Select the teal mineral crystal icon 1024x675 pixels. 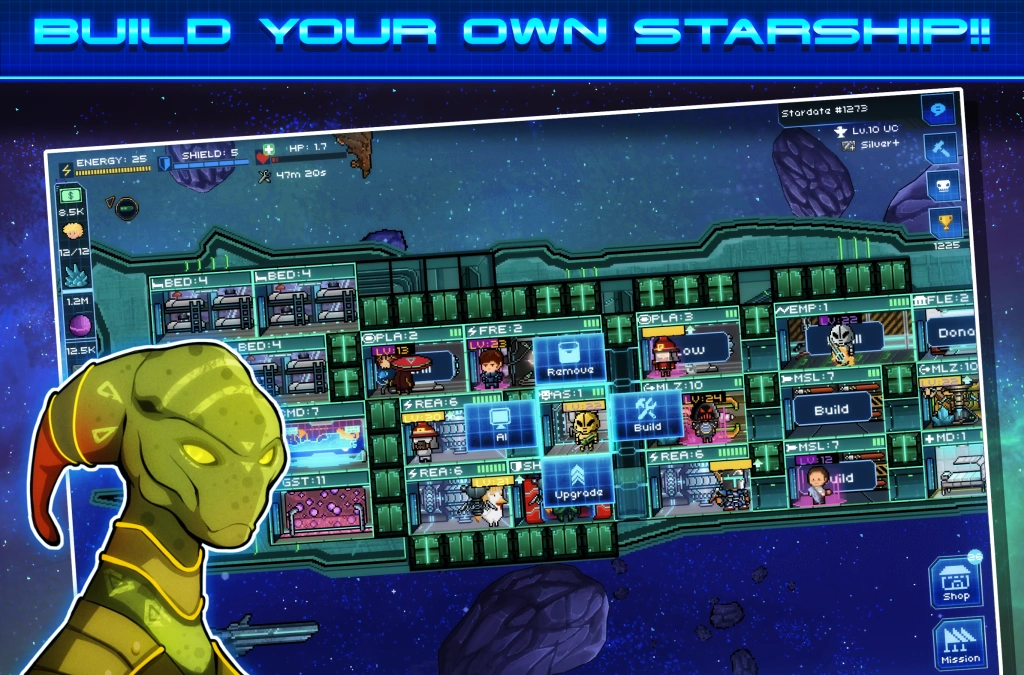tap(75, 274)
